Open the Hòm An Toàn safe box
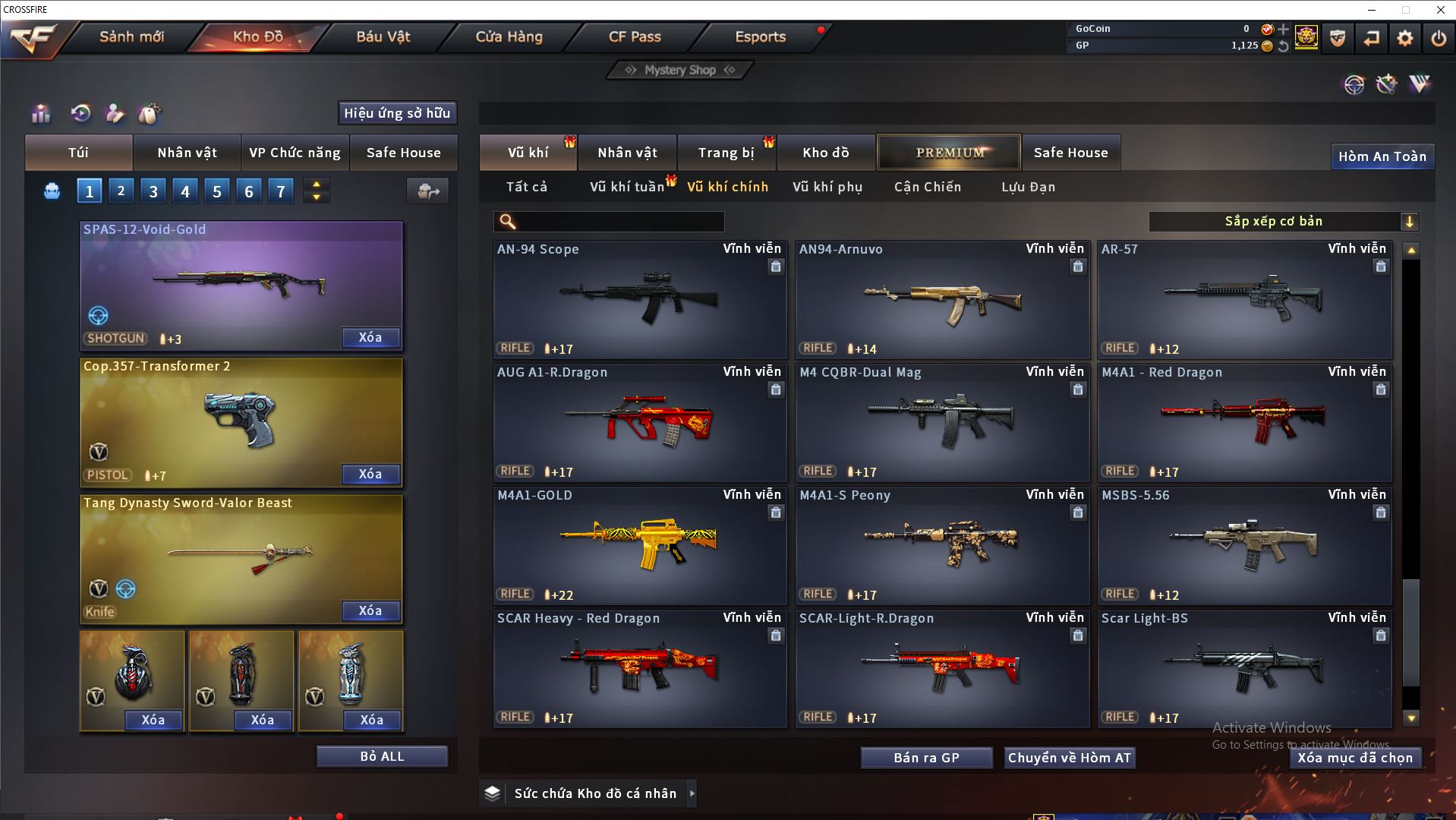 pyautogui.click(x=1382, y=156)
